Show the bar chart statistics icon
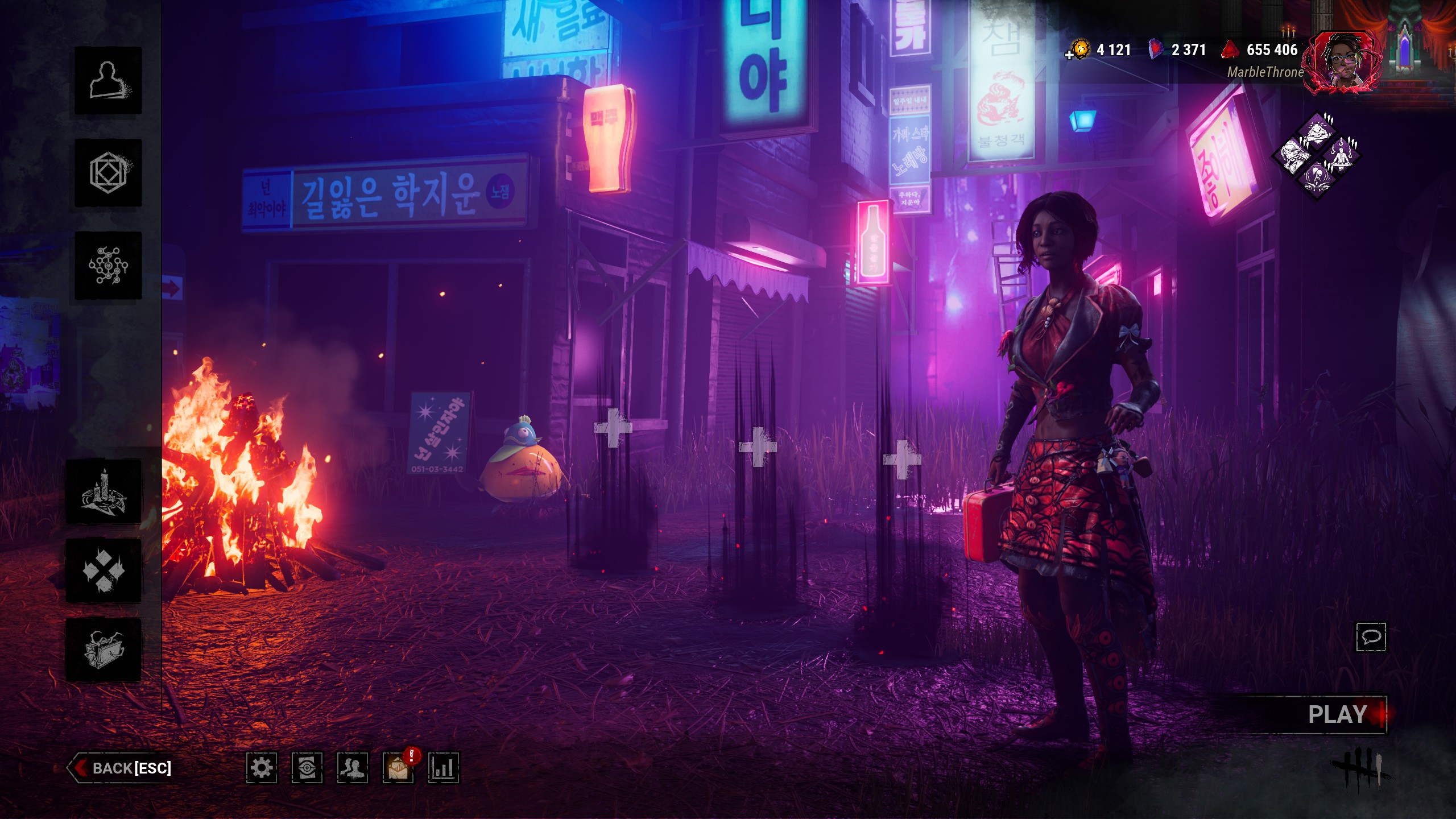Screen dimensions: 1456x819 [x=444, y=768]
